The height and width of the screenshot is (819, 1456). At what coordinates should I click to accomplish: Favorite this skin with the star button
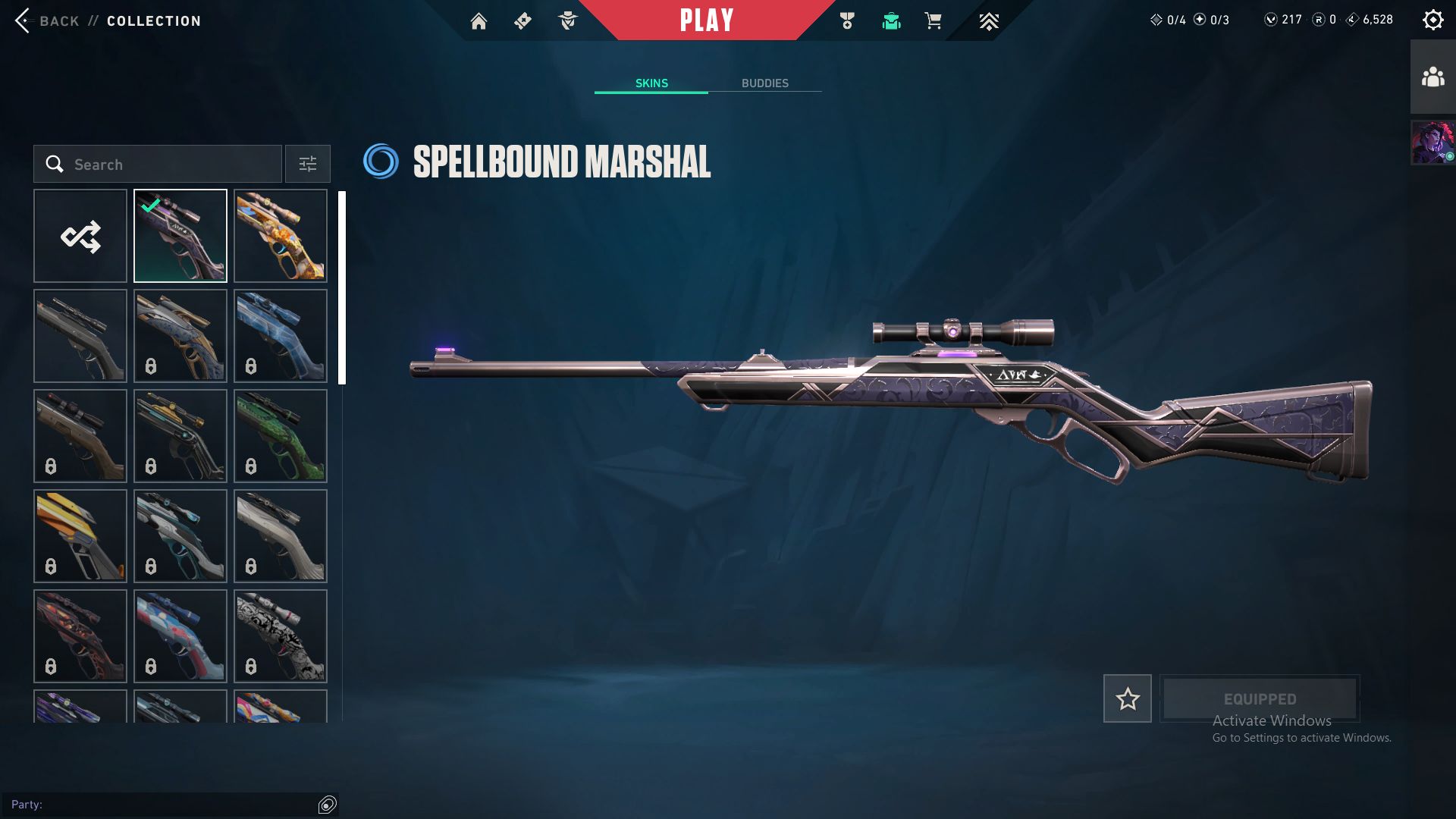pyautogui.click(x=1127, y=698)
